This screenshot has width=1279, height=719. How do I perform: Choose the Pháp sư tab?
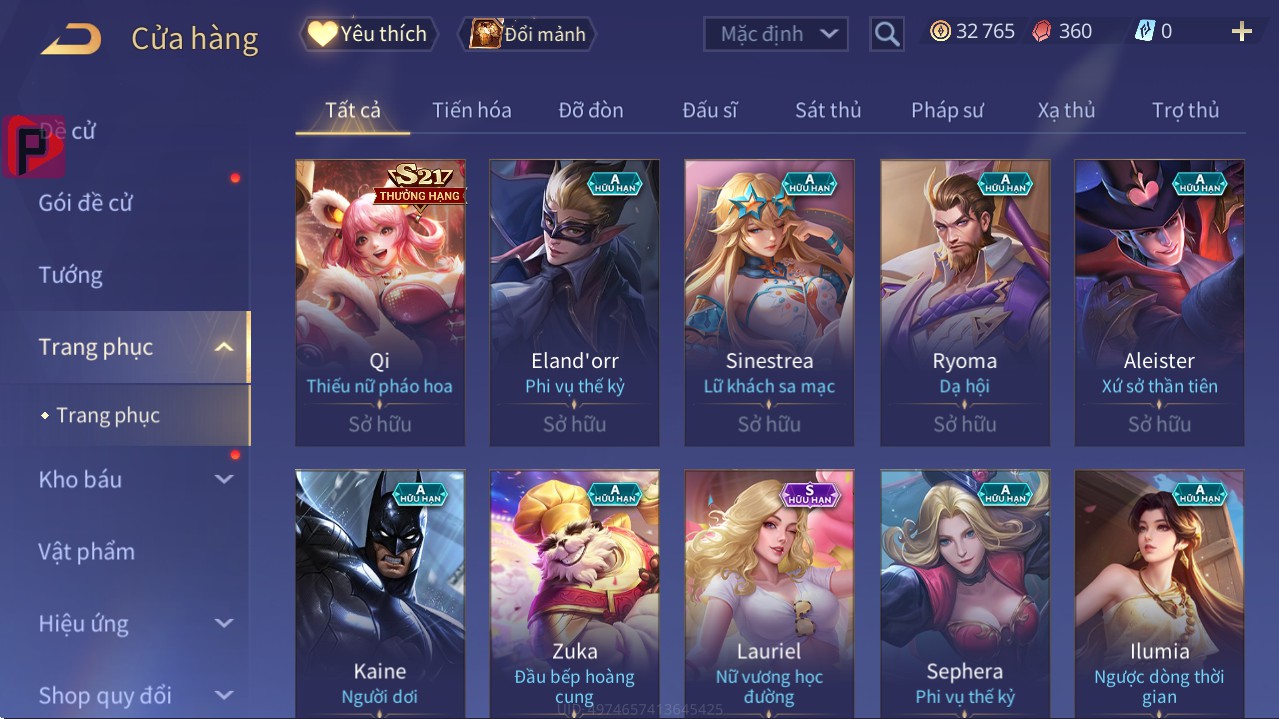pyautogui.click(x=947, y=110)
